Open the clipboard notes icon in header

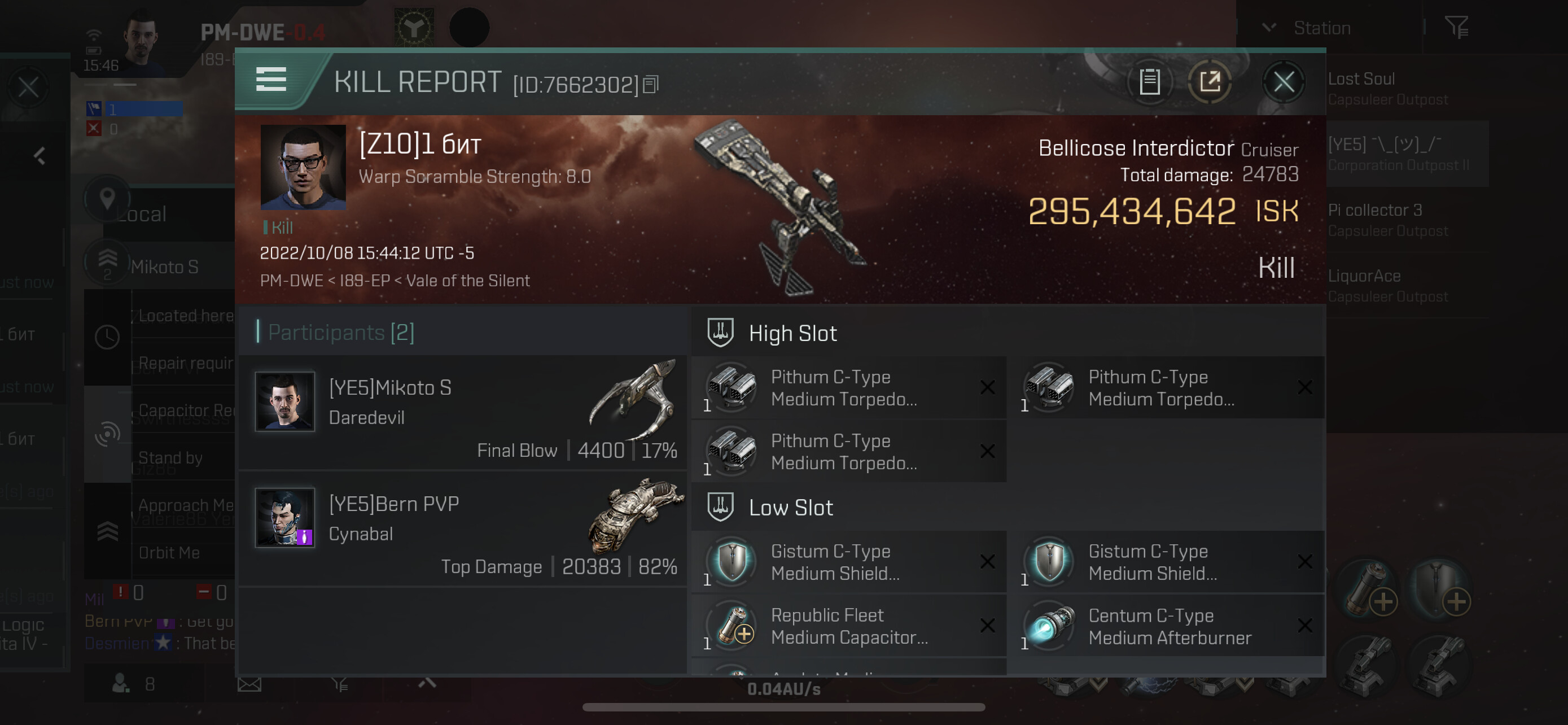tap(1149, 82)
